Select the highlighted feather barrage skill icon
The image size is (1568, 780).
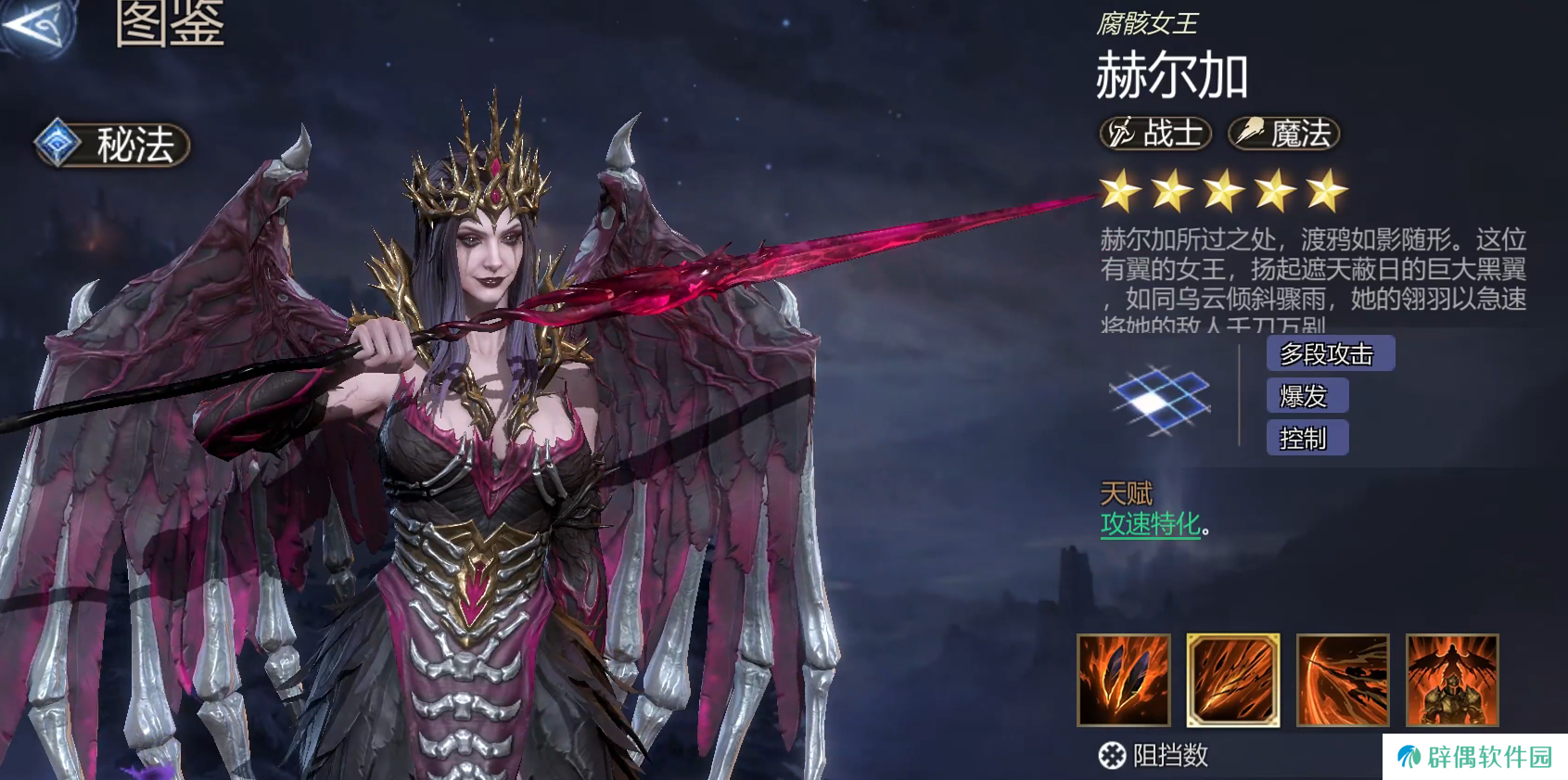(1233, 680)
